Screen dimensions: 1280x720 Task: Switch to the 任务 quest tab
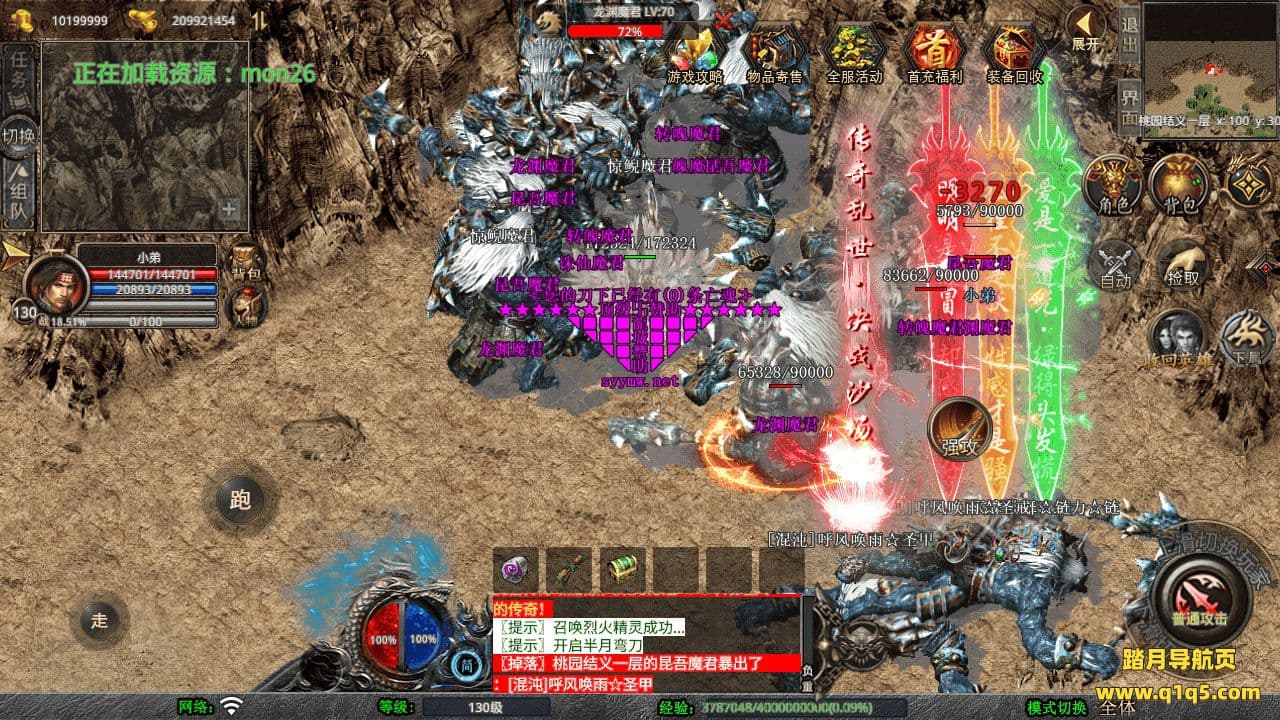pyautogui.click(x=19, y=76)
